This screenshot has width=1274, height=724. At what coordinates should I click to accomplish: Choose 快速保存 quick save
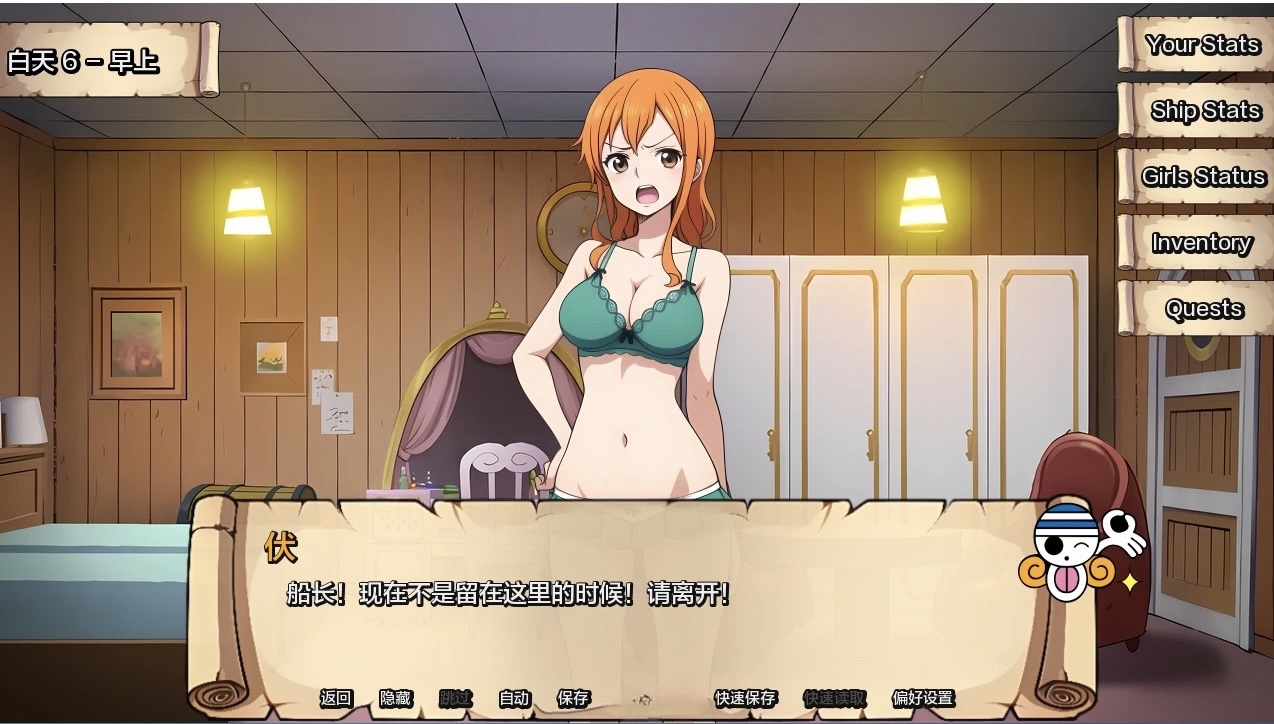click(x=745, y=698)
